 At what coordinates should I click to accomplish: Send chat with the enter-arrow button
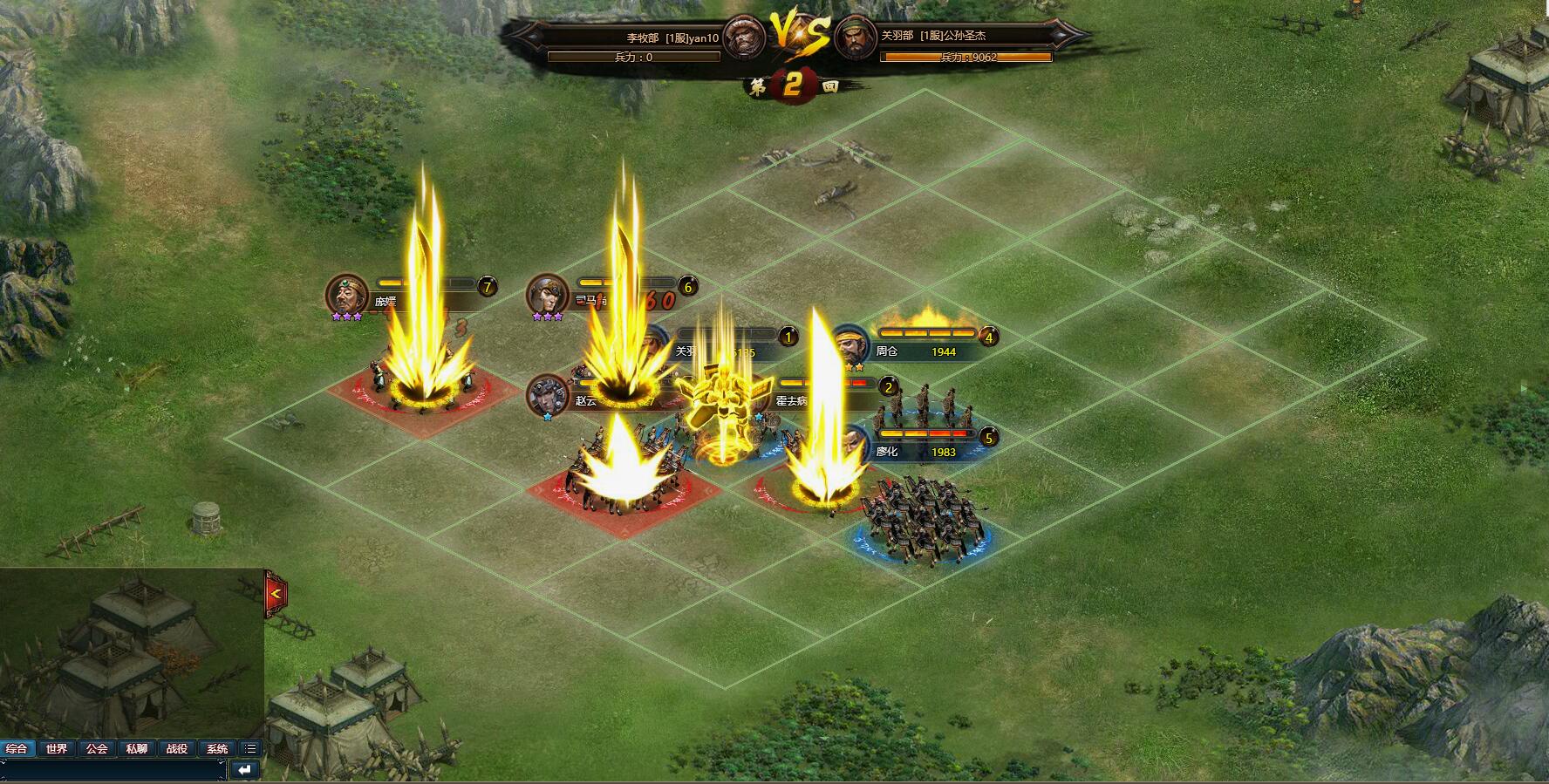tap(245, 770)
